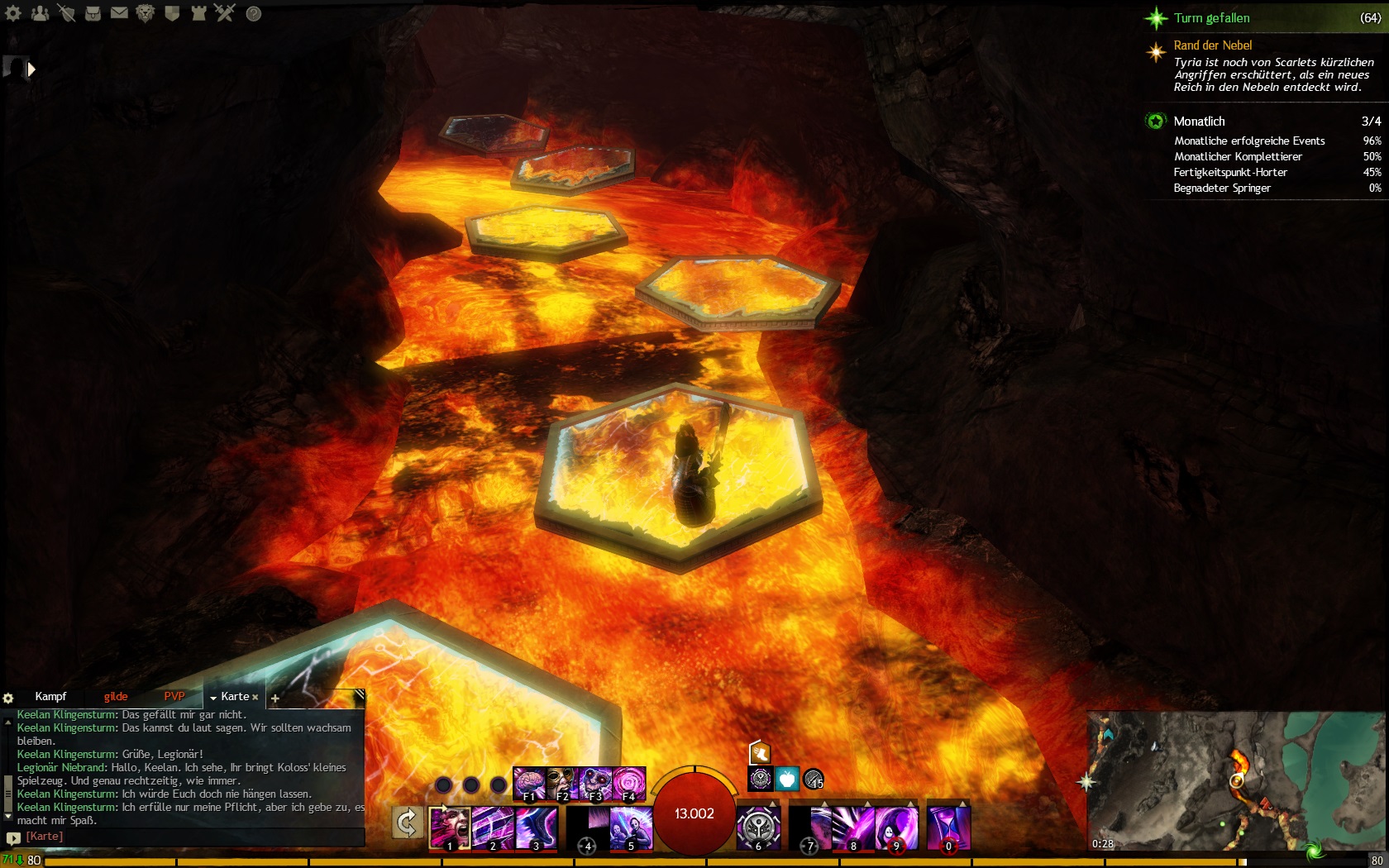Open the game menu gear icon

click(x=13, y=13)
